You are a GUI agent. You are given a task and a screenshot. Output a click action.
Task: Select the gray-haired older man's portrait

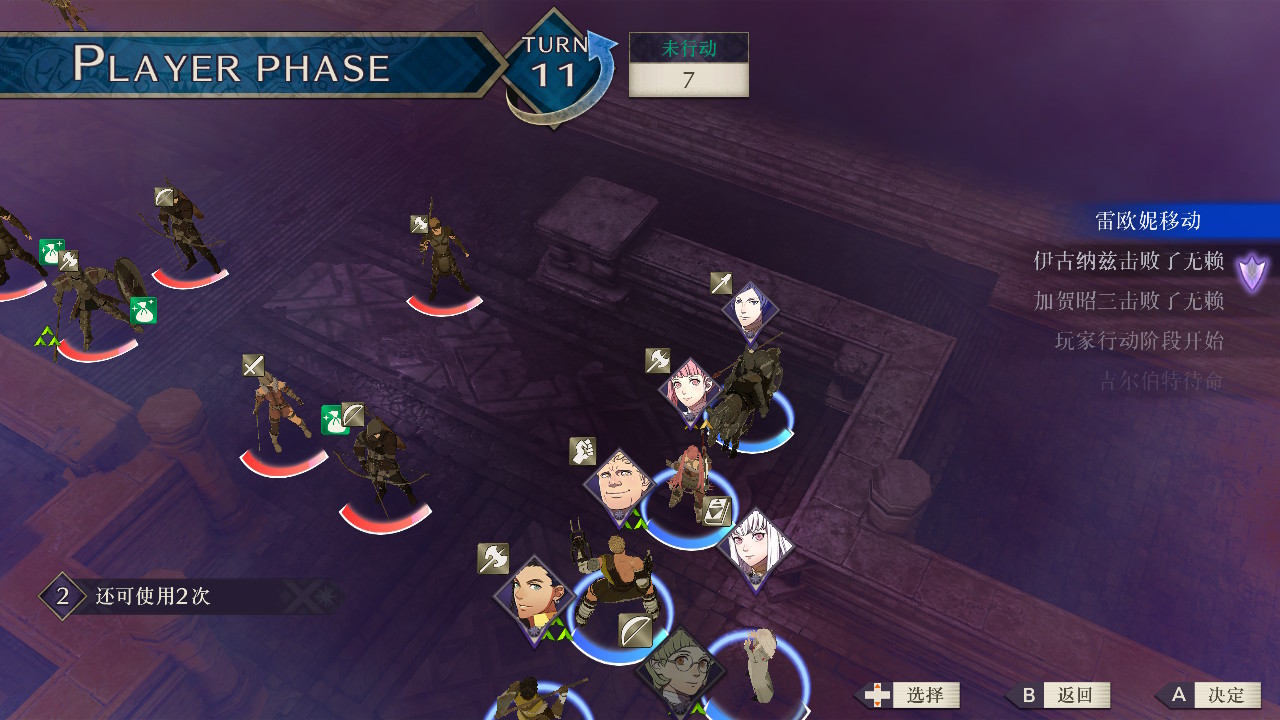[621, 486]
